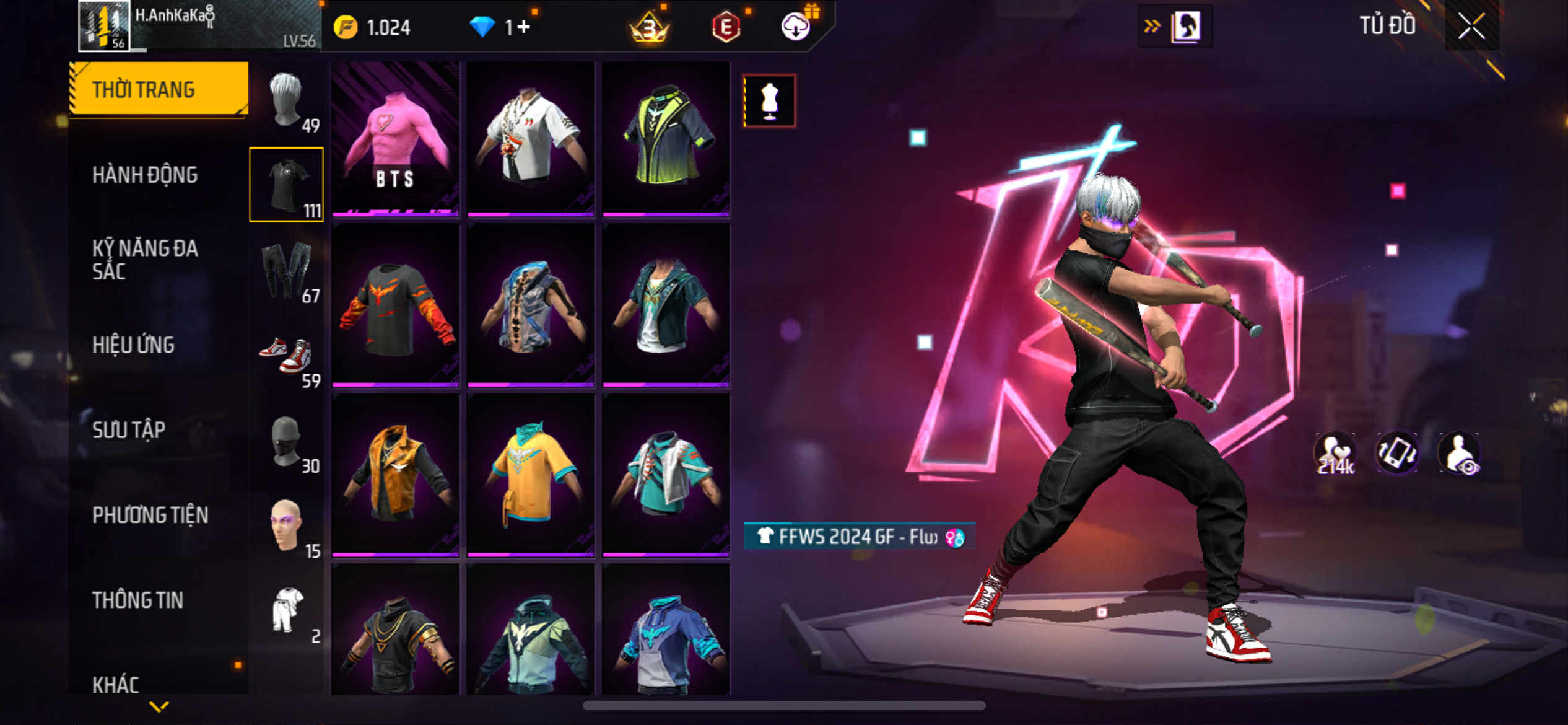Pick the yellow shirt with teal scarf
The image size is (1568, 725).
(x=531, y=475)
